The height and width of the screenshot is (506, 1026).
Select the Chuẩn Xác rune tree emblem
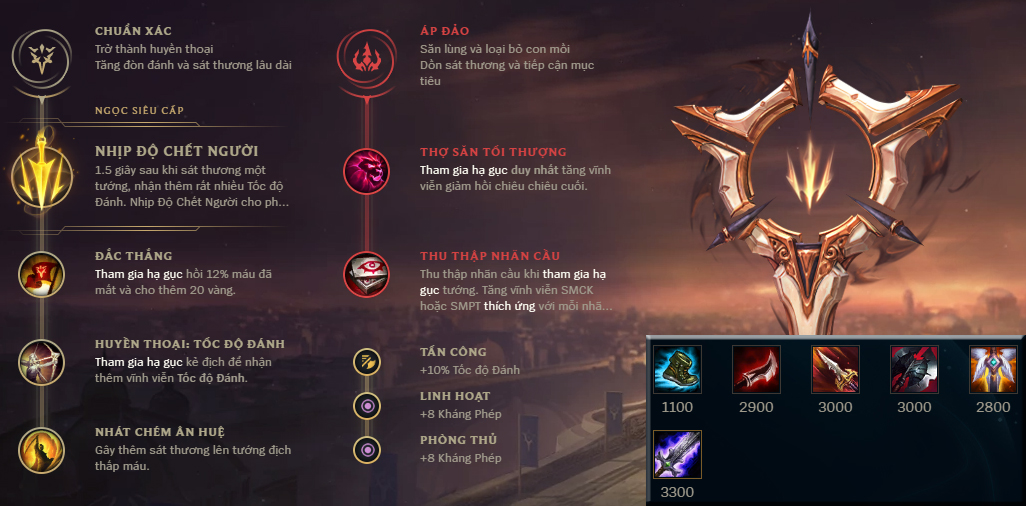click(x=41, y=53)
